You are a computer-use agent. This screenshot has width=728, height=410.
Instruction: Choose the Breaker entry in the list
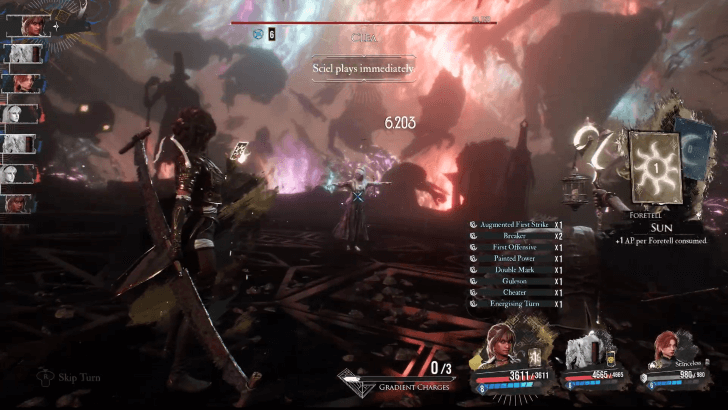[x=516, y=236]
